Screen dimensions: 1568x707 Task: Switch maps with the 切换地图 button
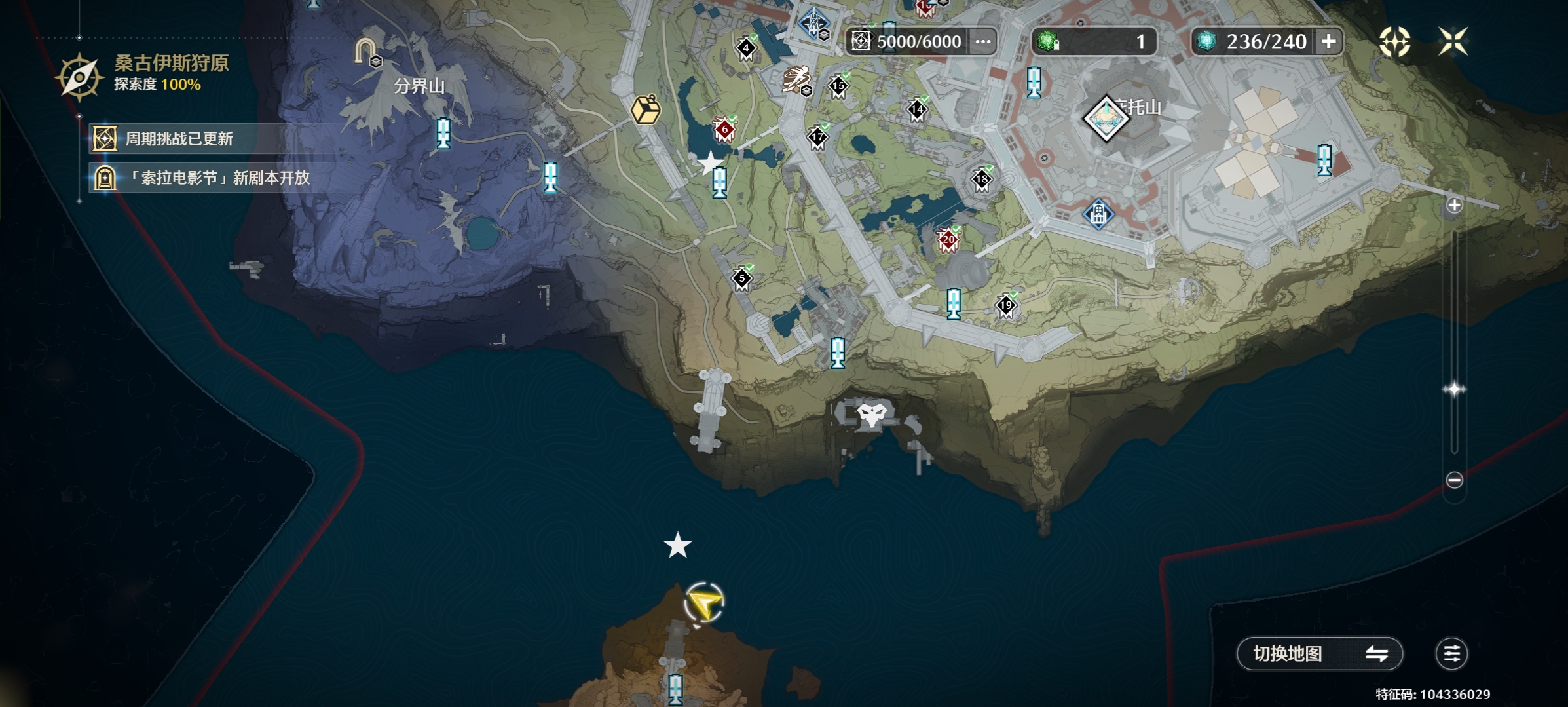tap(1319, 653)
